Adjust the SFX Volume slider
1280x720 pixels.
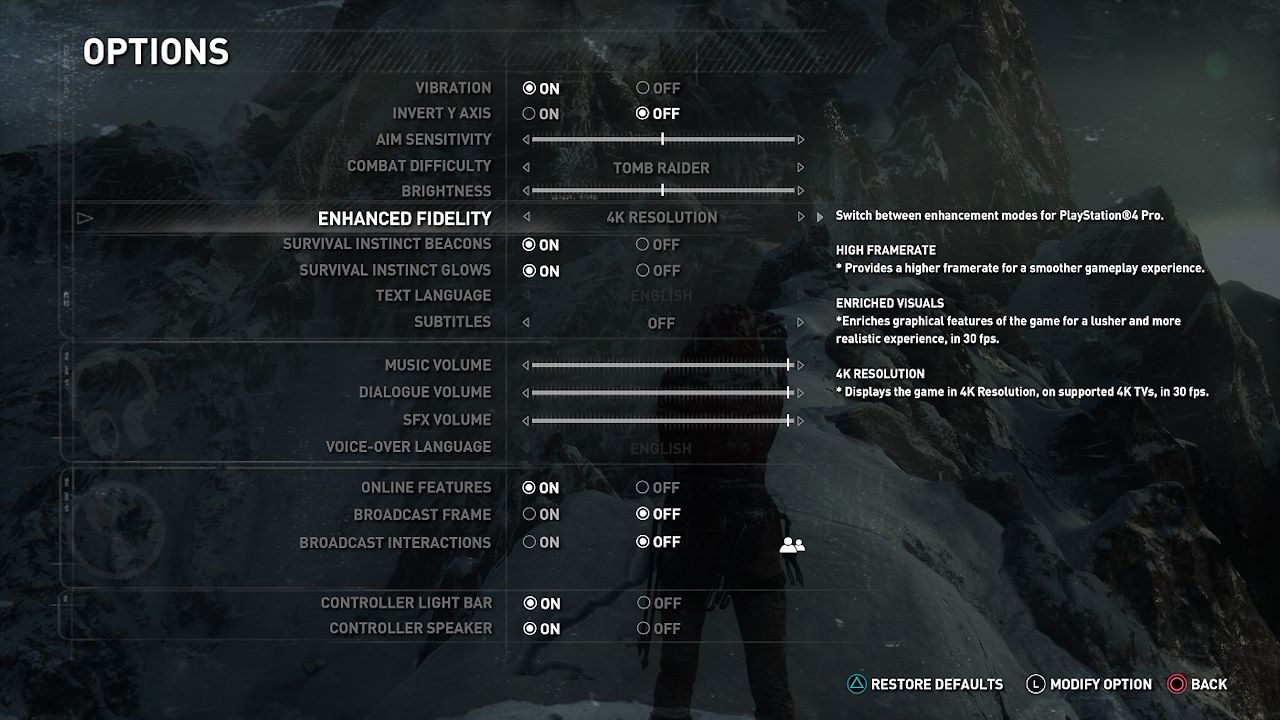click(789, 421)
